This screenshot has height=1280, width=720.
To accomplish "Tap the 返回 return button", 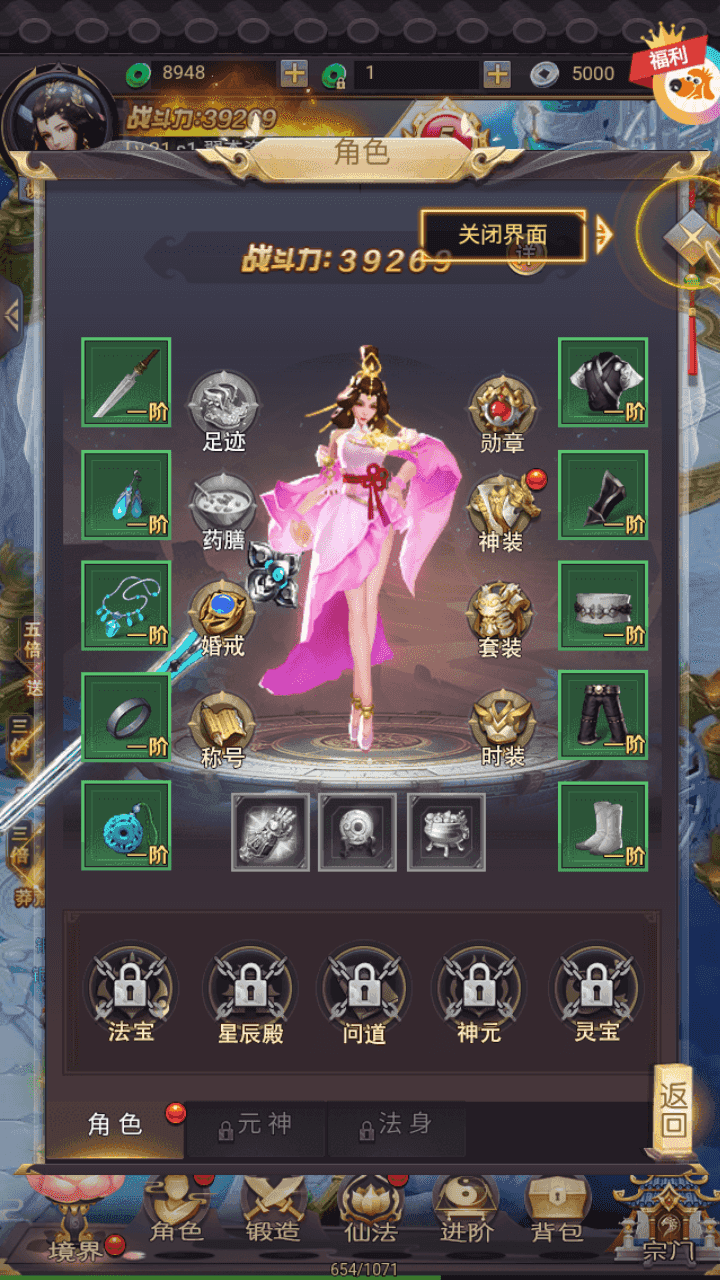I will [674, 1108].
